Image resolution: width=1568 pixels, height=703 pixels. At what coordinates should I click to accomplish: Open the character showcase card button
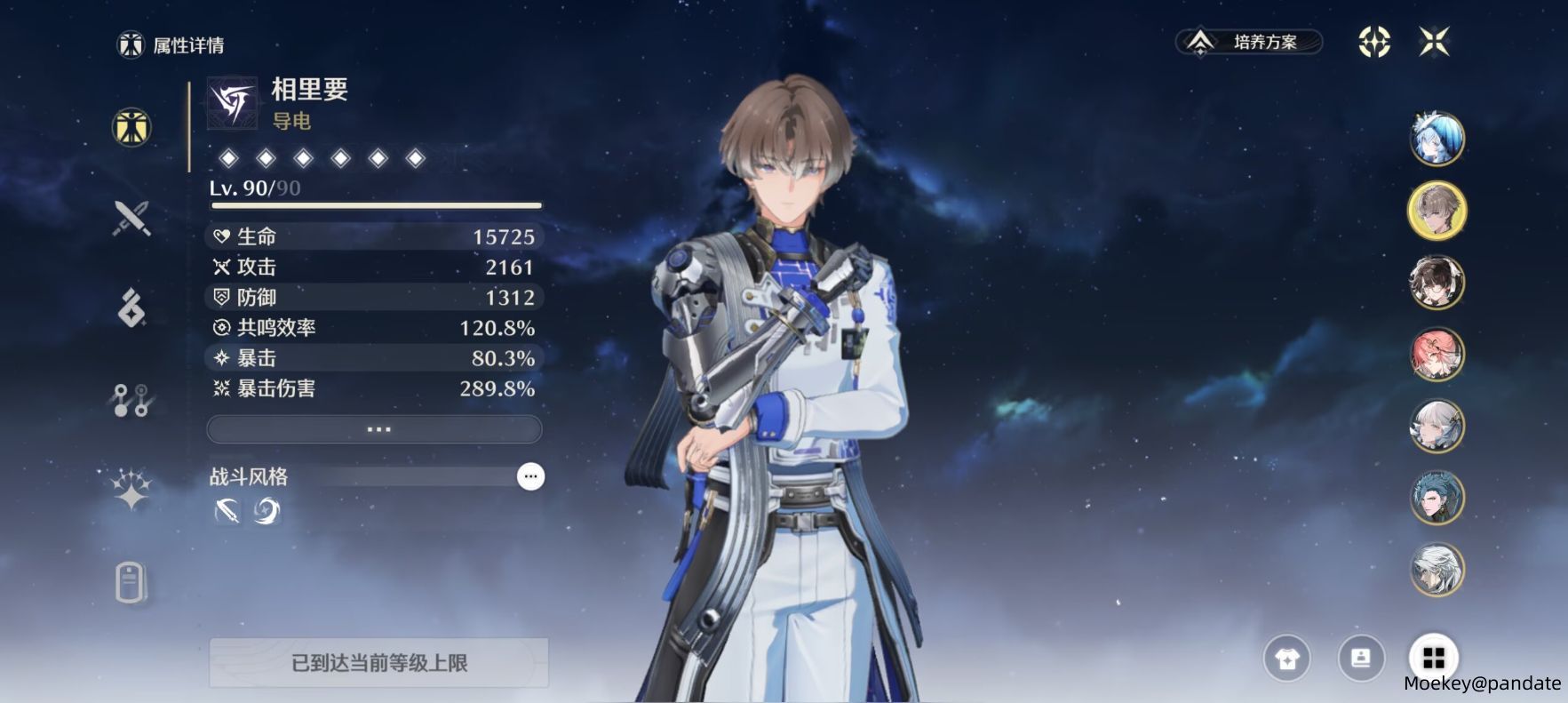click(1360, 659)
